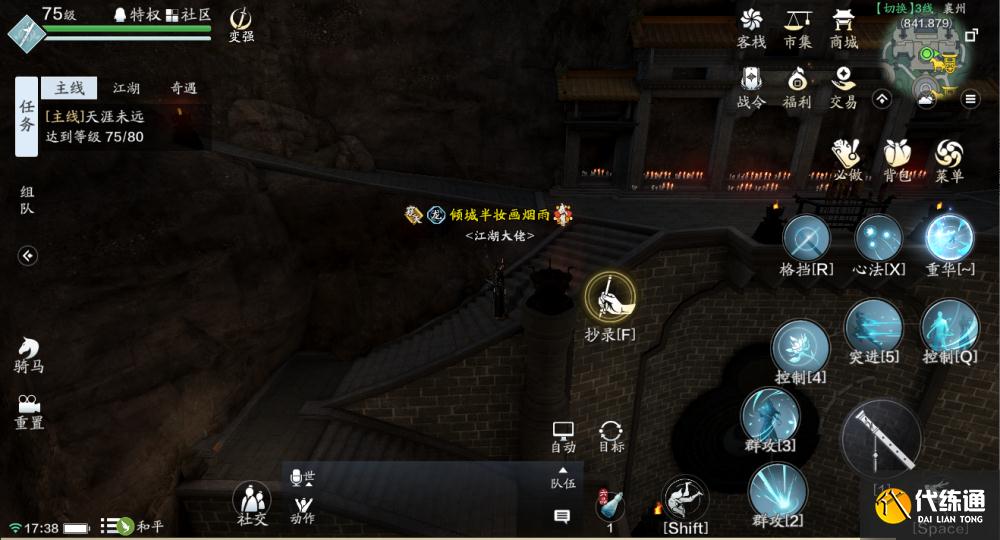The width and height of the screenshot is (1000, 540).
Task: Activate the 突进 dash skill
Action: click(874, 328)
